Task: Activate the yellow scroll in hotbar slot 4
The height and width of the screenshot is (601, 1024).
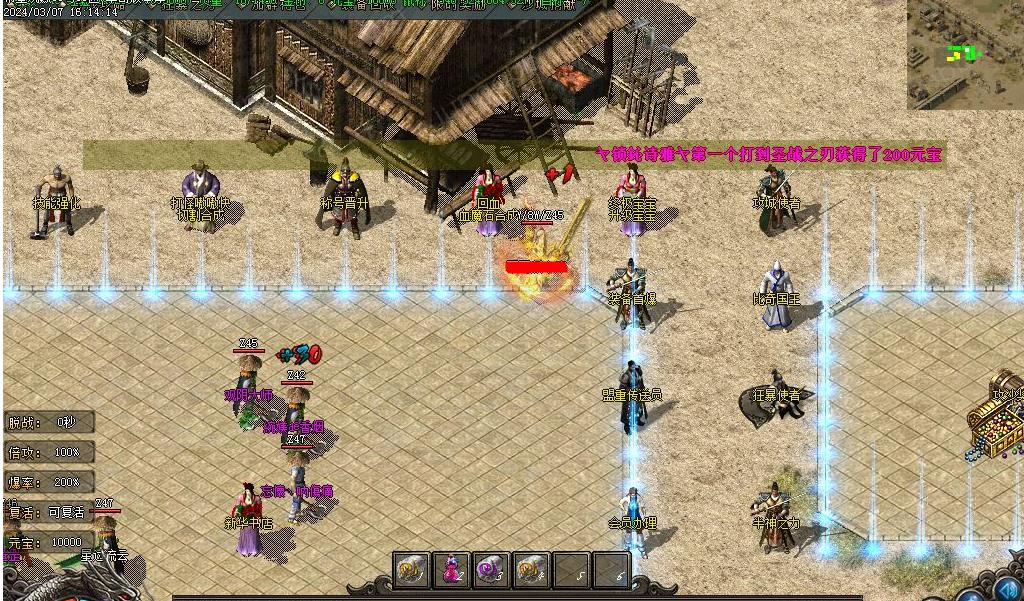Action: pyautogui.click(x=531, y=570)
